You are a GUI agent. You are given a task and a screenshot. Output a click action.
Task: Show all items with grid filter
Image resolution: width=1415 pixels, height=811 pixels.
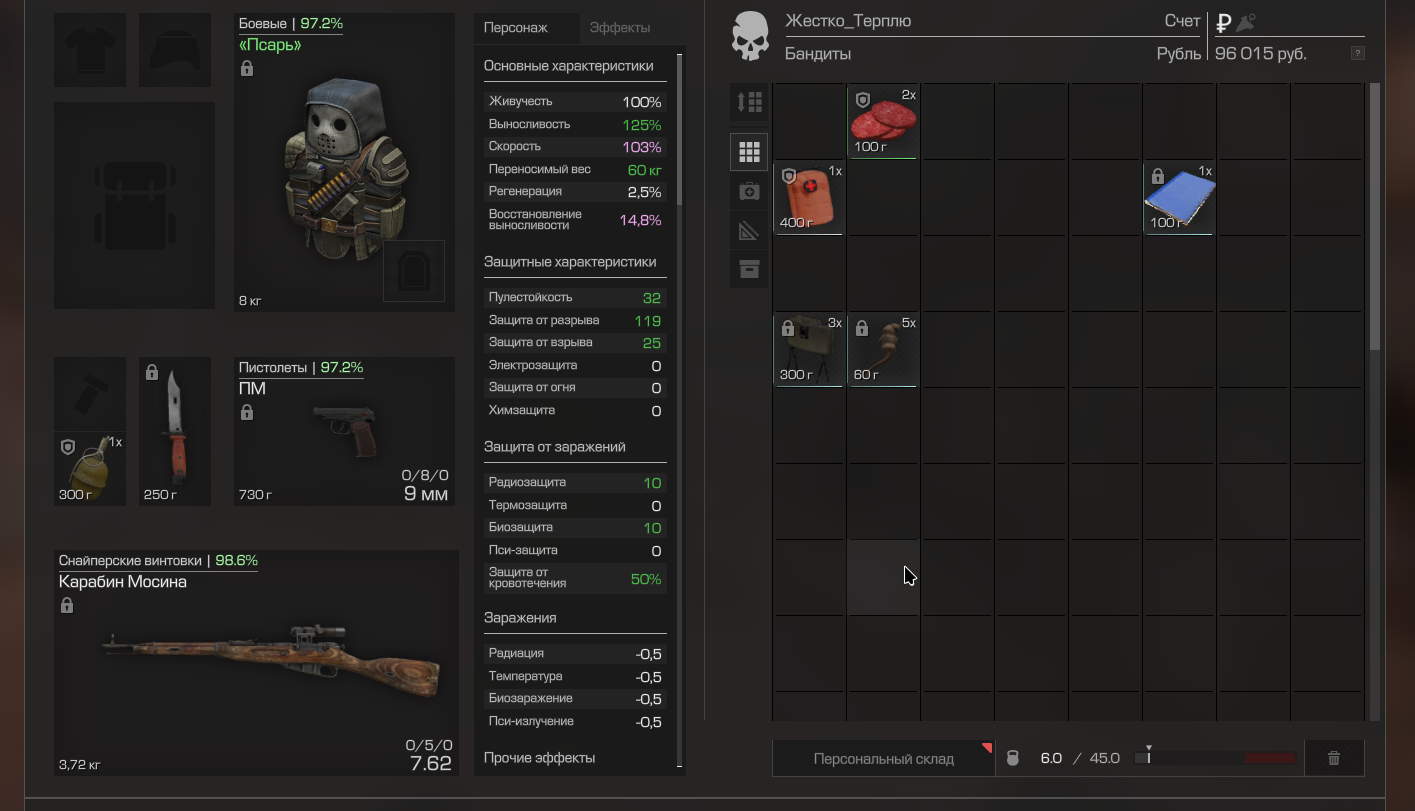[x=749, y=152]
